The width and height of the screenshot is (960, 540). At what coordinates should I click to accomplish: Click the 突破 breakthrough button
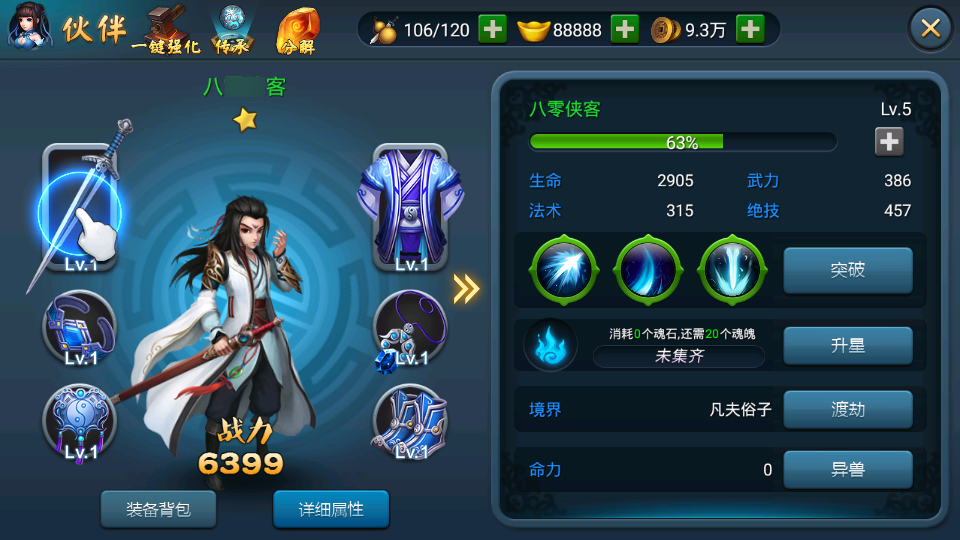pyautogui.click(x=847, y=270)
